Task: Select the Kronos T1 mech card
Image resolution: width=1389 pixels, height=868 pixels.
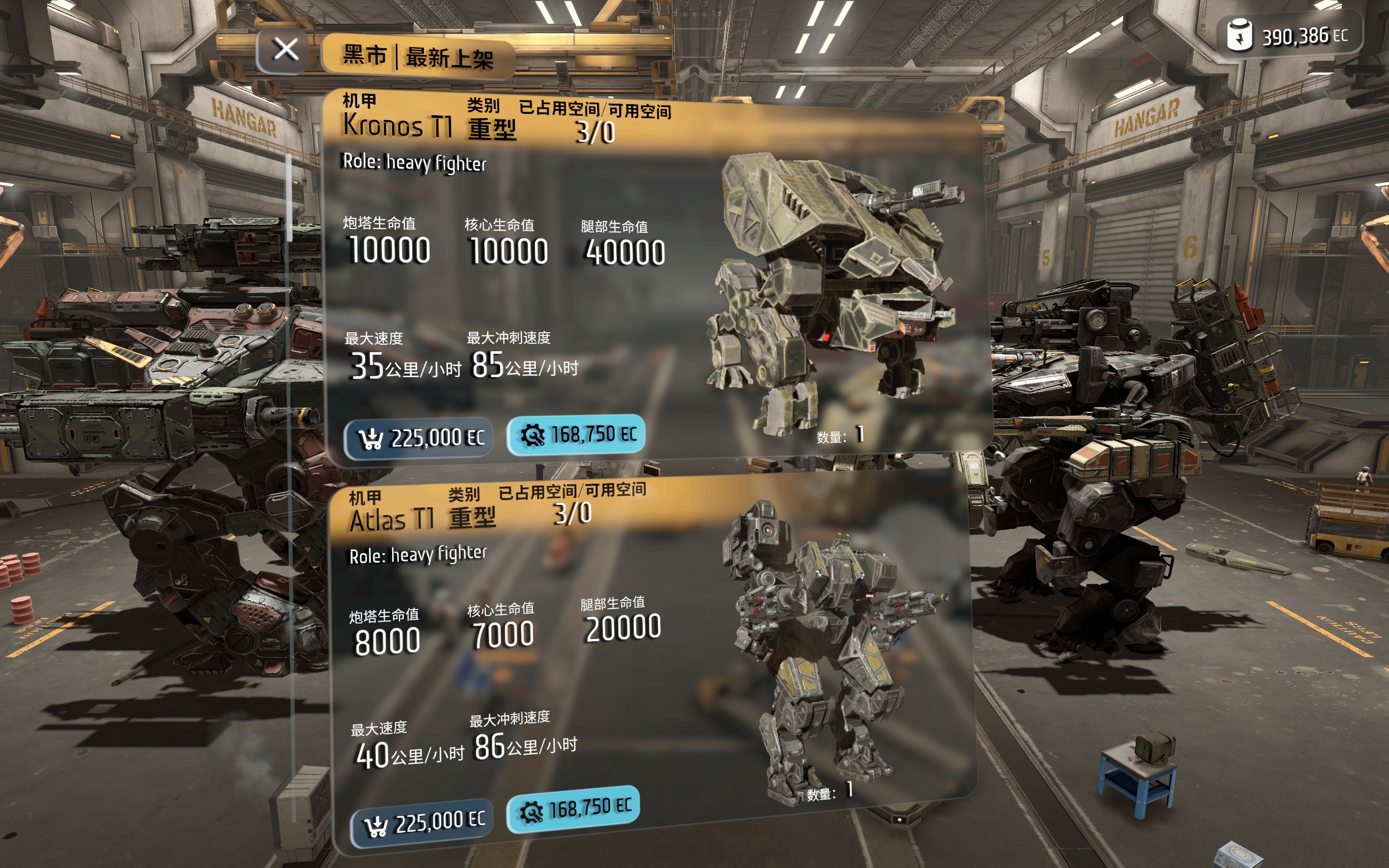Action: 654,275
